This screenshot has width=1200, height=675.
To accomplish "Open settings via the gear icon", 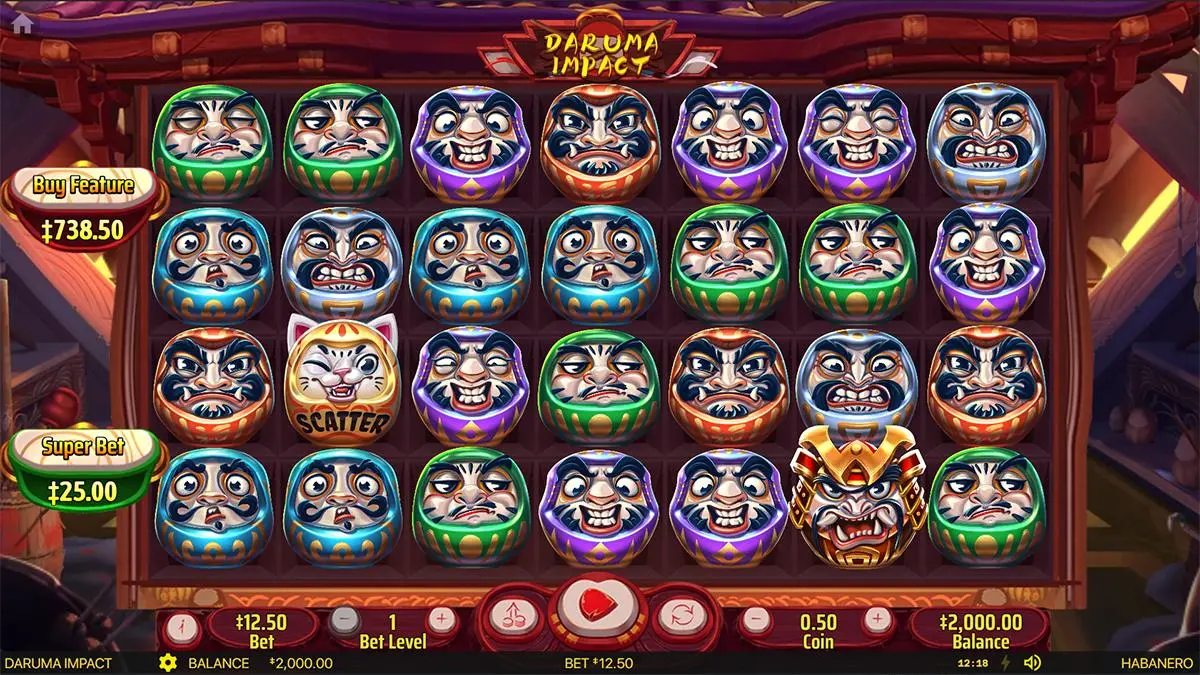I will [x=168, y=663].
